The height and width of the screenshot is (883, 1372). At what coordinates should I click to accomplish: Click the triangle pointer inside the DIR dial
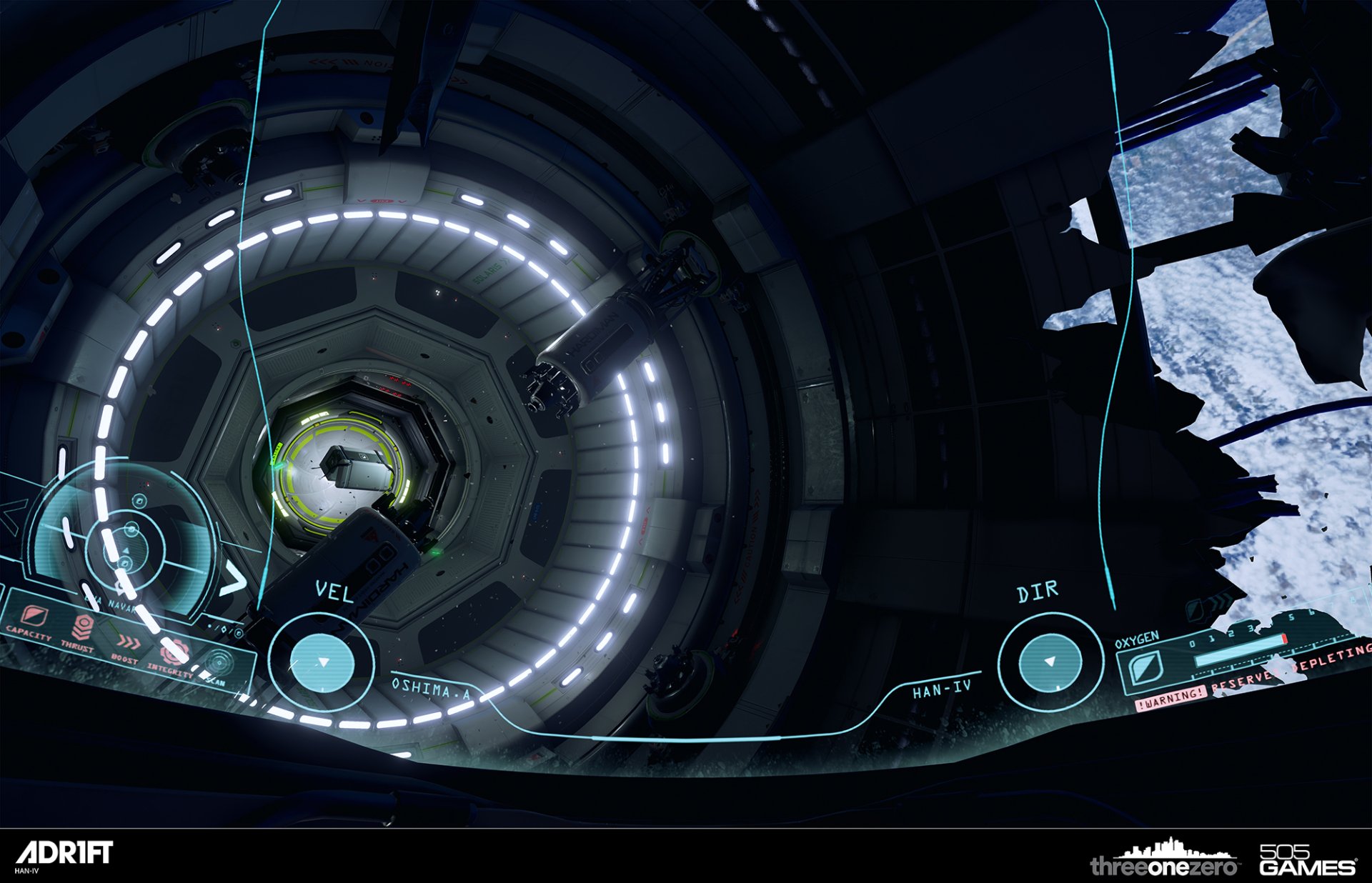[1049, 662]
